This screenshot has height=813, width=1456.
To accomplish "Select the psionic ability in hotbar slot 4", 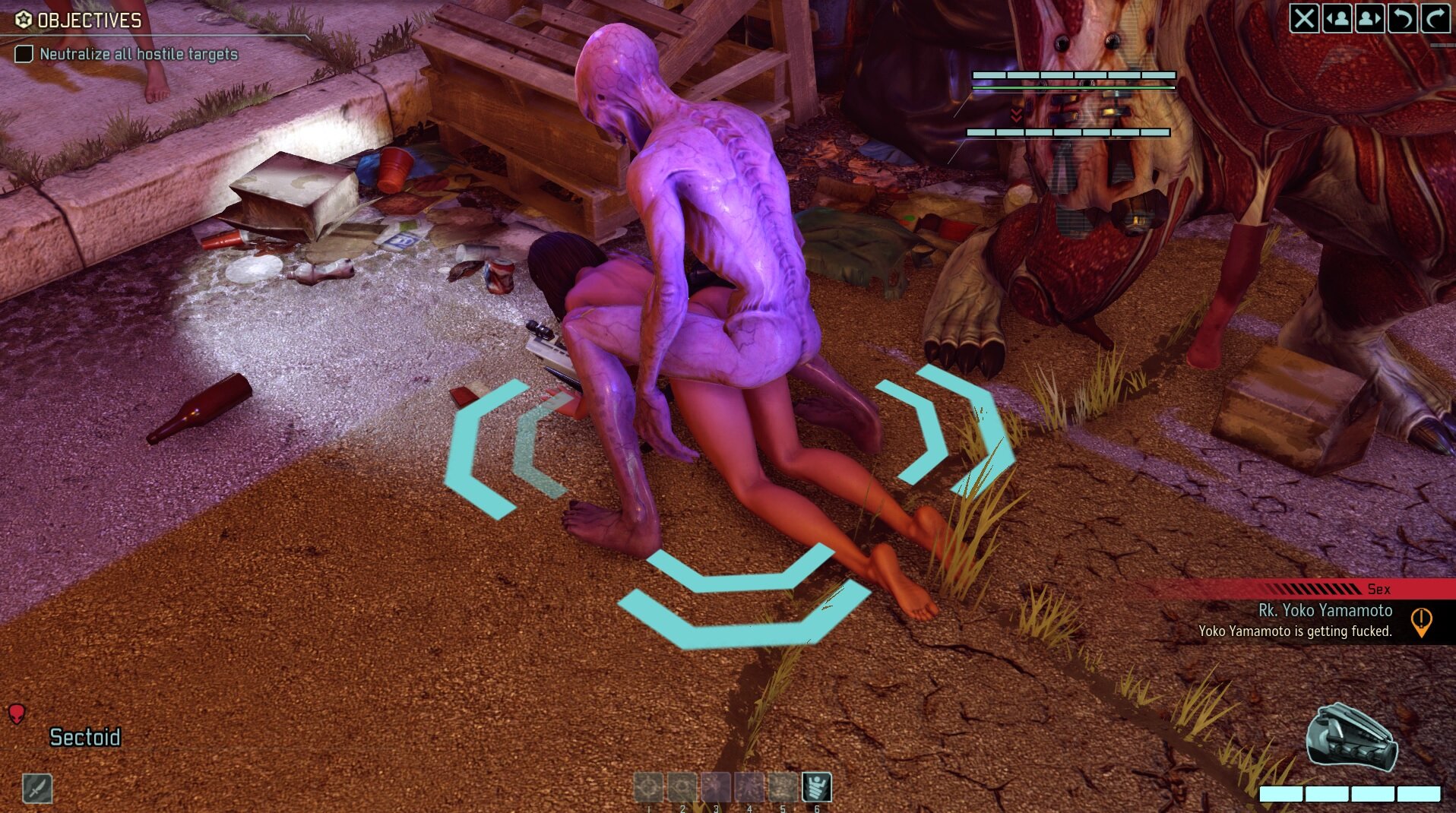I will pyautogui.click(x=751, y=788).
